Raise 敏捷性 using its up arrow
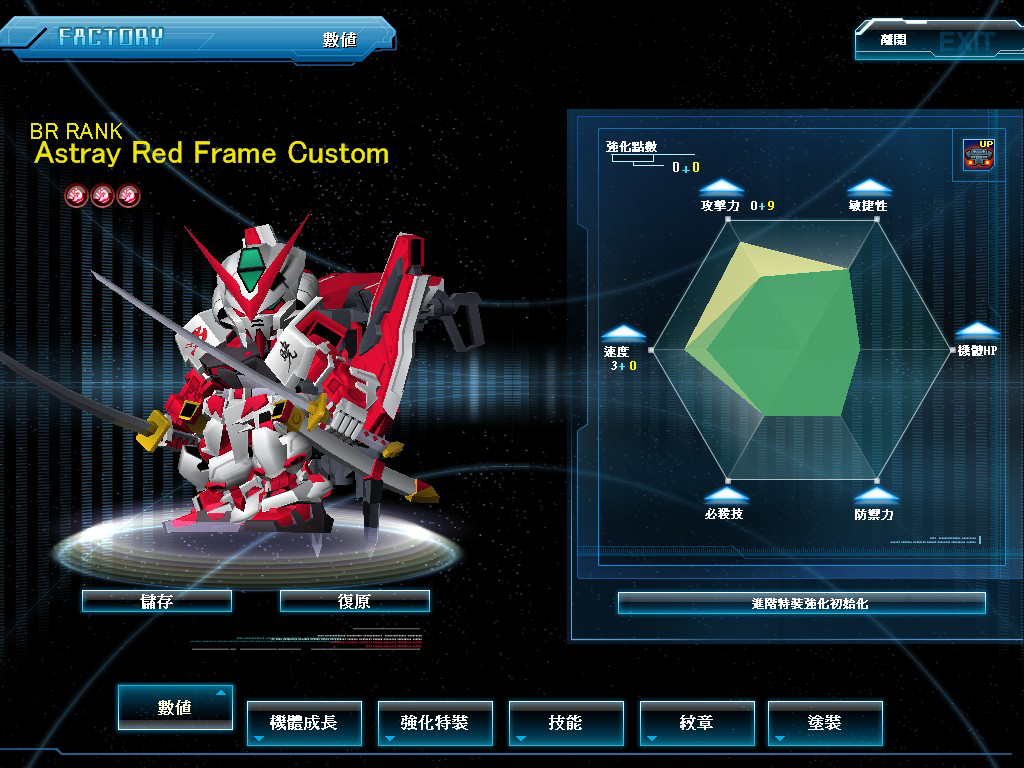The width and height of the screenshot is (1024, 768). (869, 187)
